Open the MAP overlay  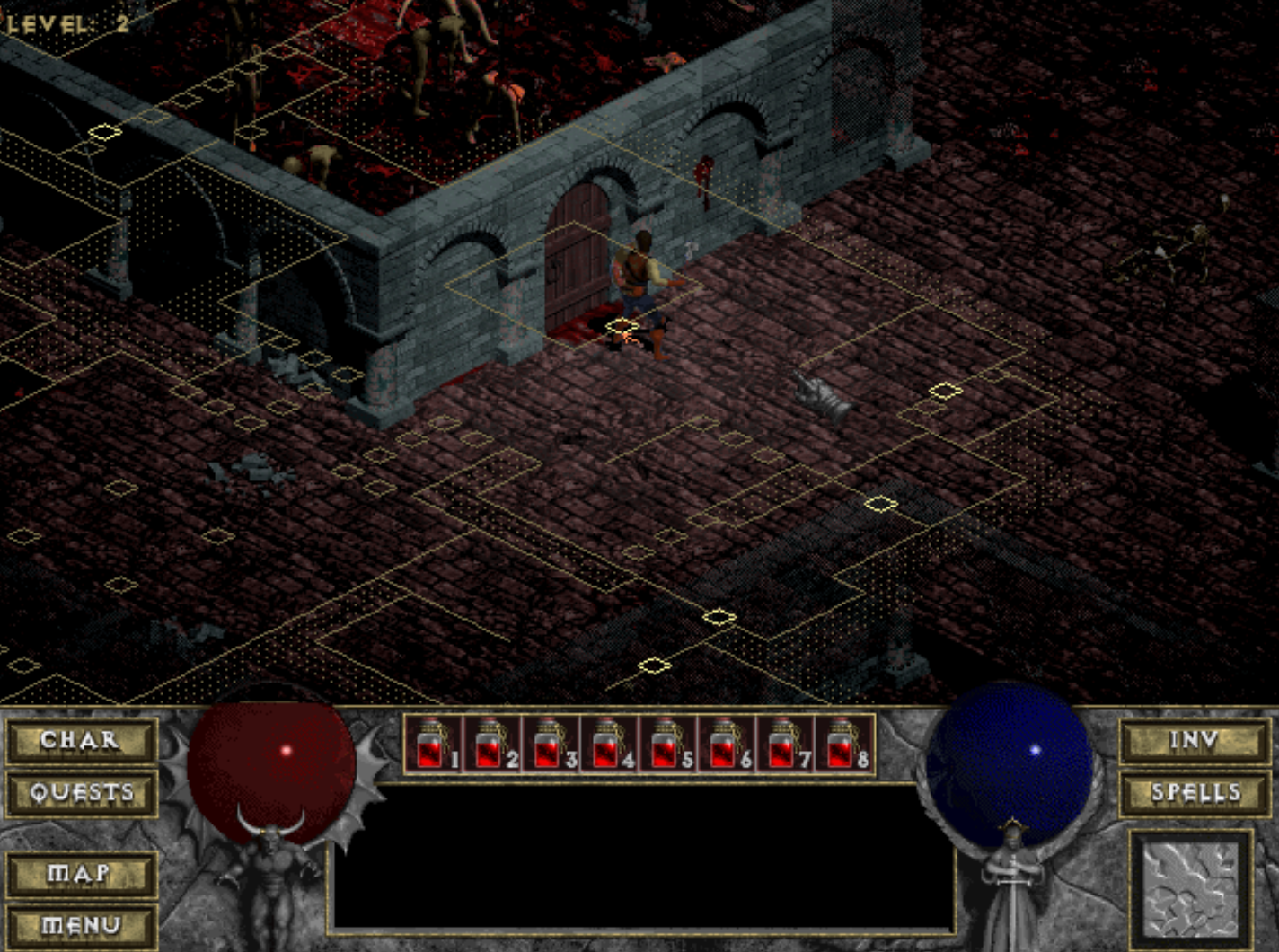pos(80,872)
